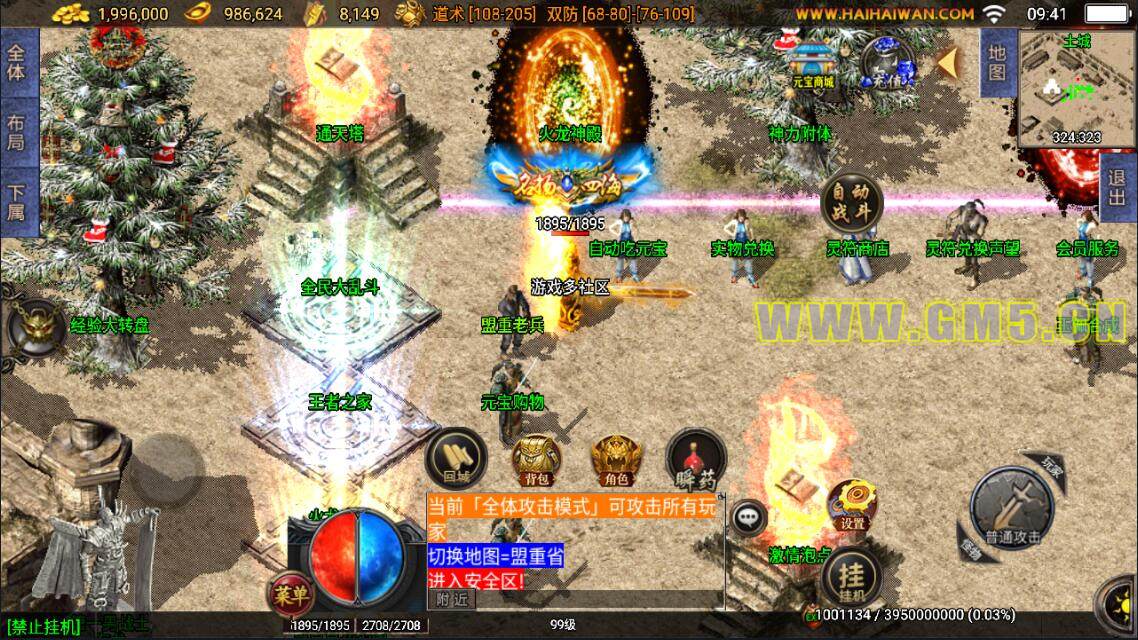The width and height of the screenshot is (1138, 640).
Task: Open the 地图 map tab
Action: [997, 62]
